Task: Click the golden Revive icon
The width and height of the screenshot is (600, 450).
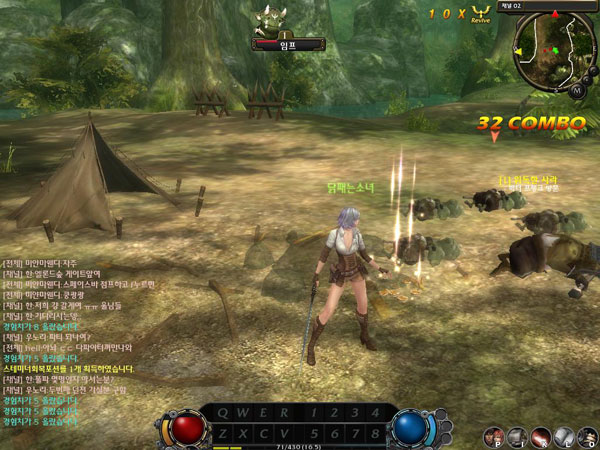Action: pyautogui.click(x=481, y=11)
